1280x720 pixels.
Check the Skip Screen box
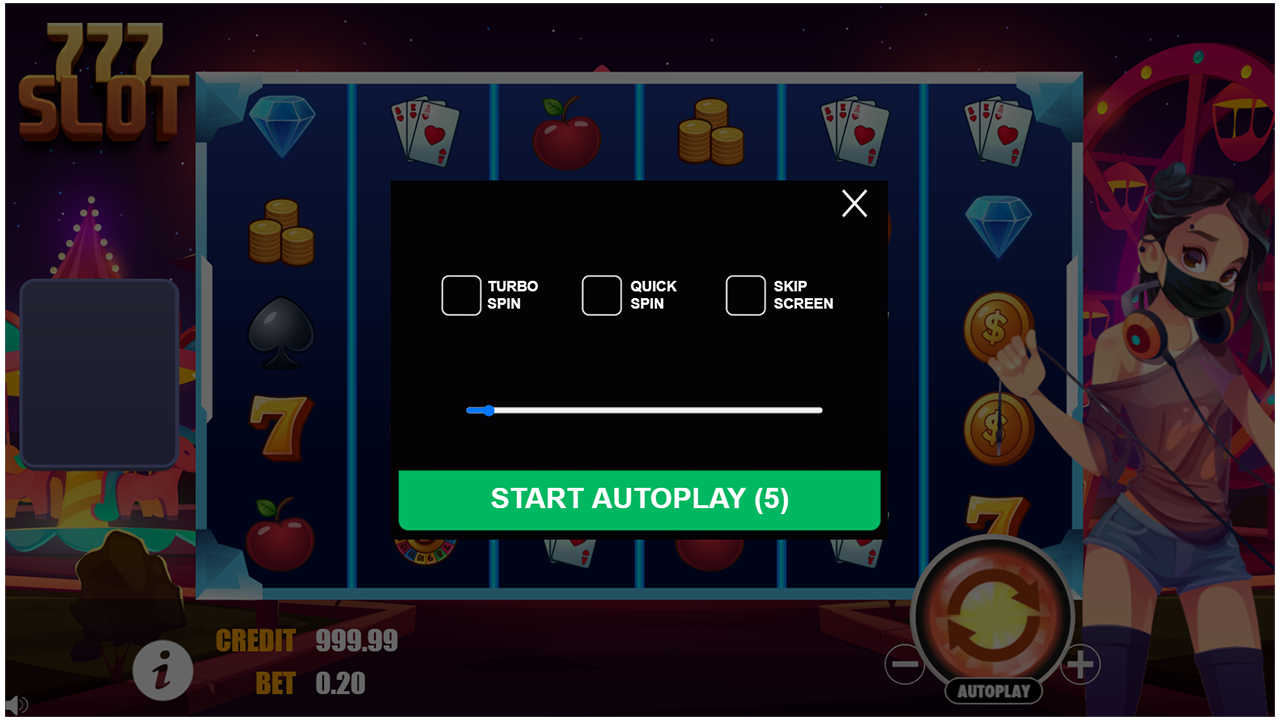[745, 294]
